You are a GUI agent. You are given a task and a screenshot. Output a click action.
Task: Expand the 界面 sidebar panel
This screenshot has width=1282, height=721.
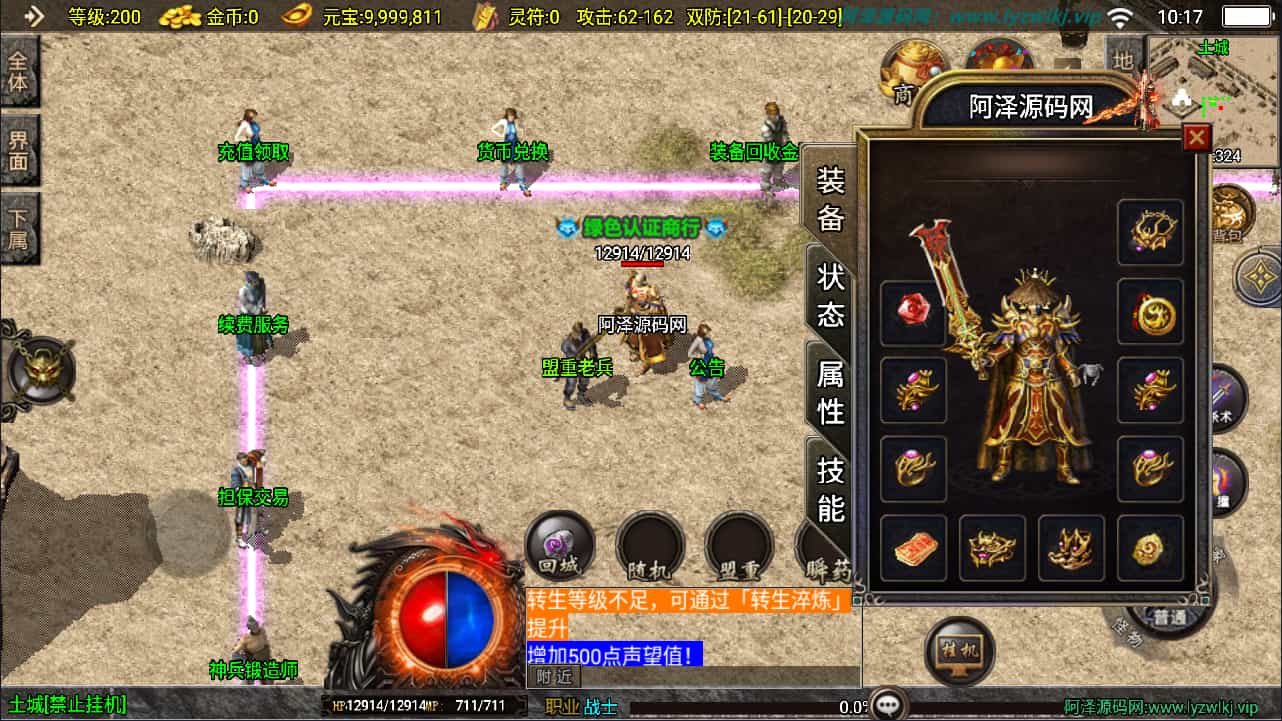click(x=20, y=153)
